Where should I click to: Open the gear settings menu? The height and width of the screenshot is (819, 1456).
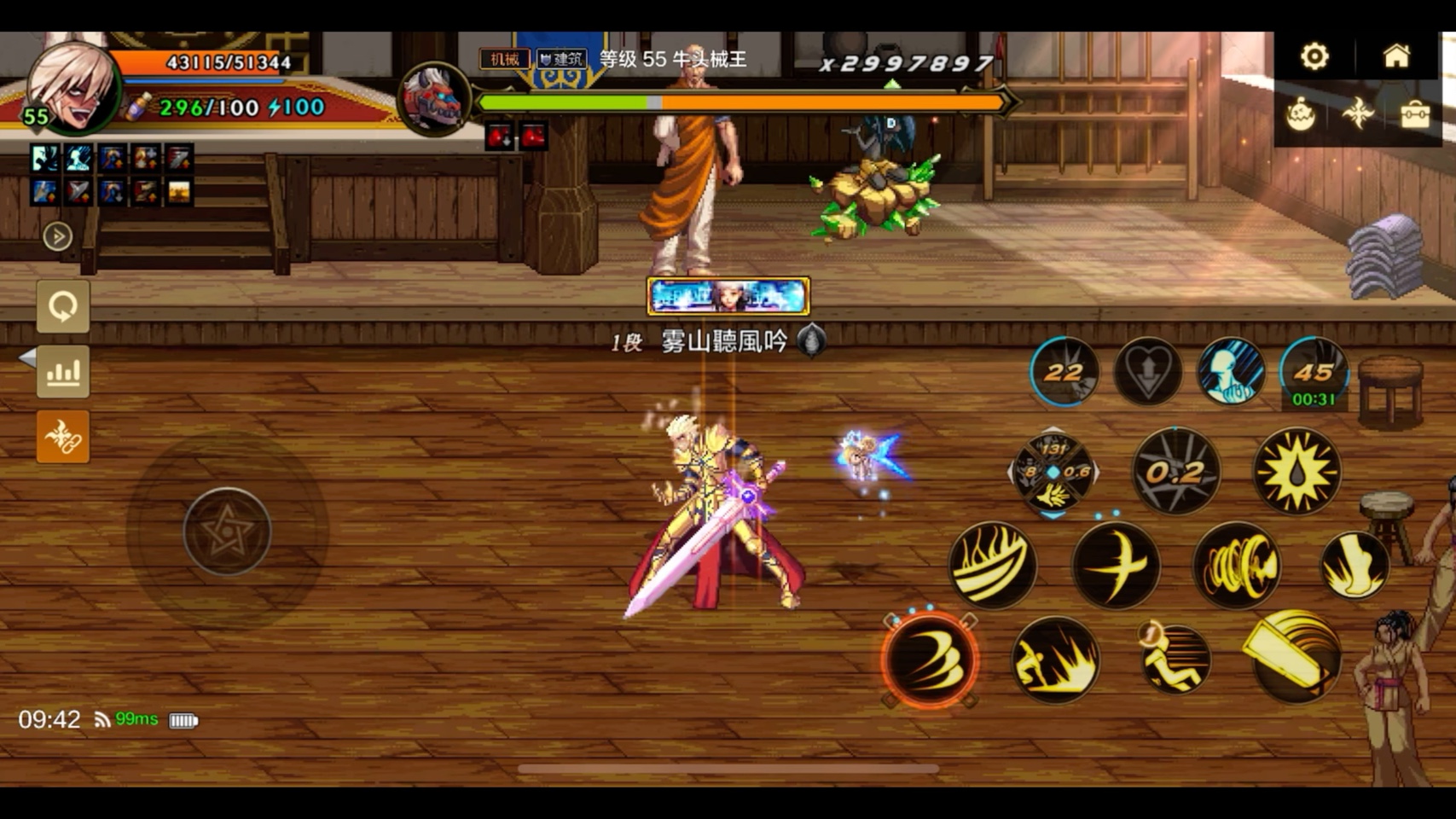(1314, 57)
